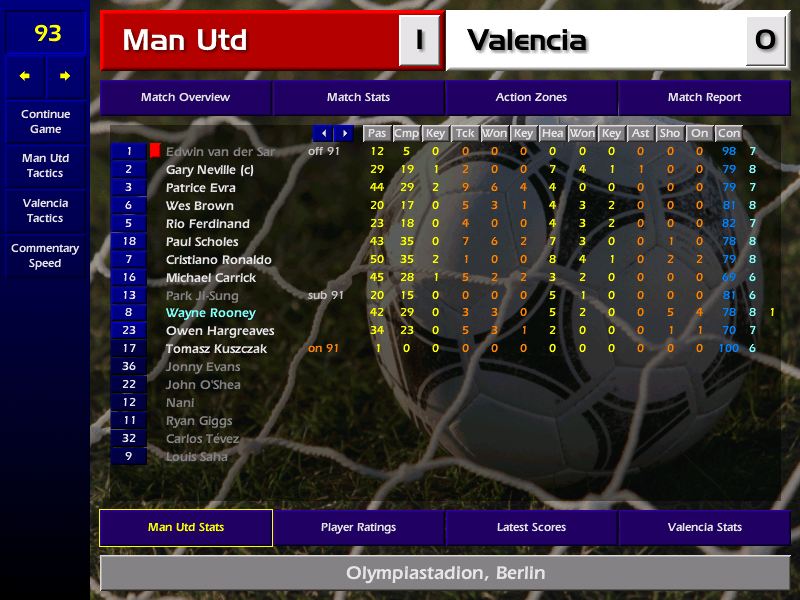Open Valencia Tactics screen
This screenshot has width=800, height=600.
45,210
